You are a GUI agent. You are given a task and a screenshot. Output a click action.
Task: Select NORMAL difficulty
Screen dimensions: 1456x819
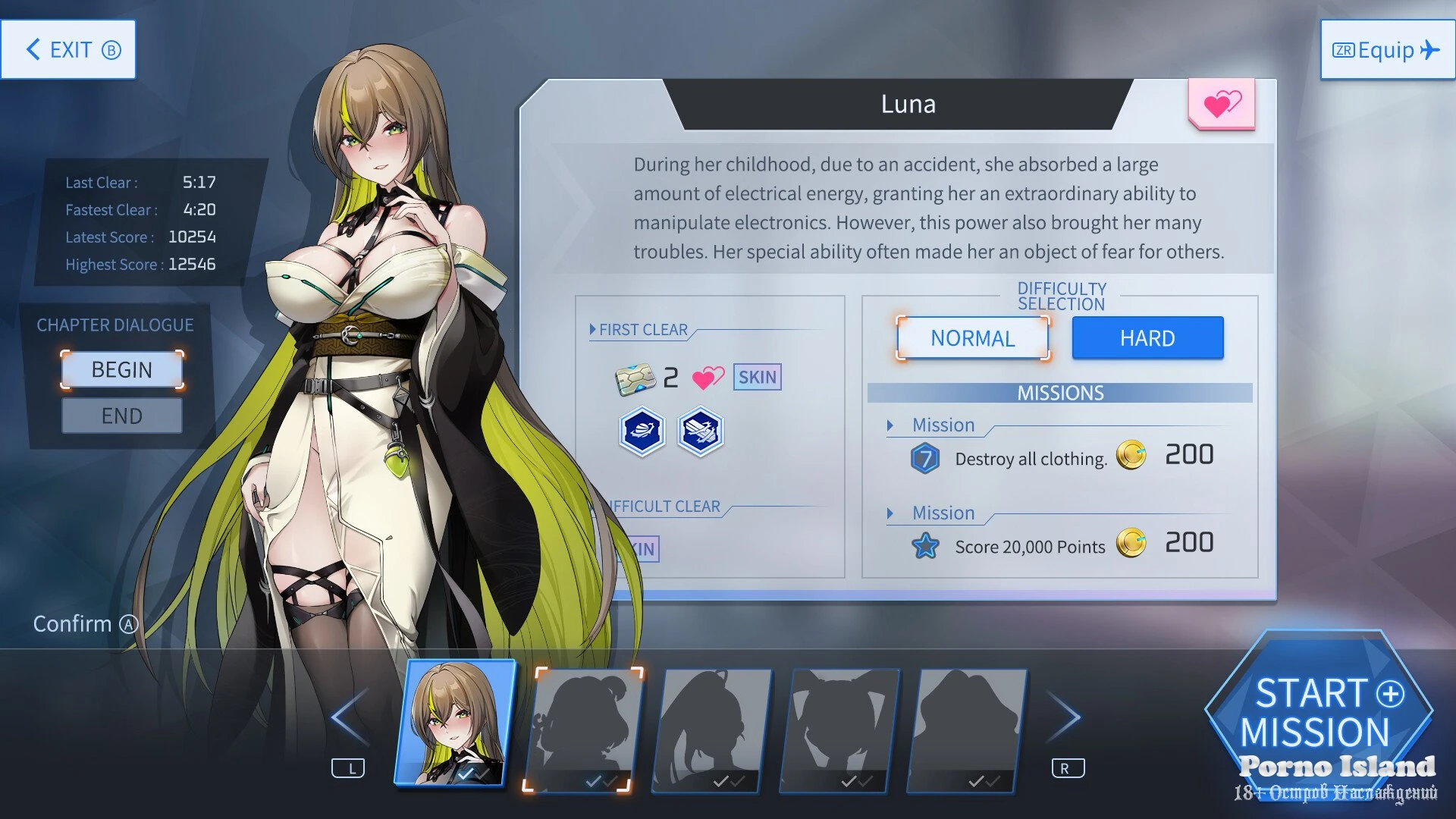tap(972, 338)
